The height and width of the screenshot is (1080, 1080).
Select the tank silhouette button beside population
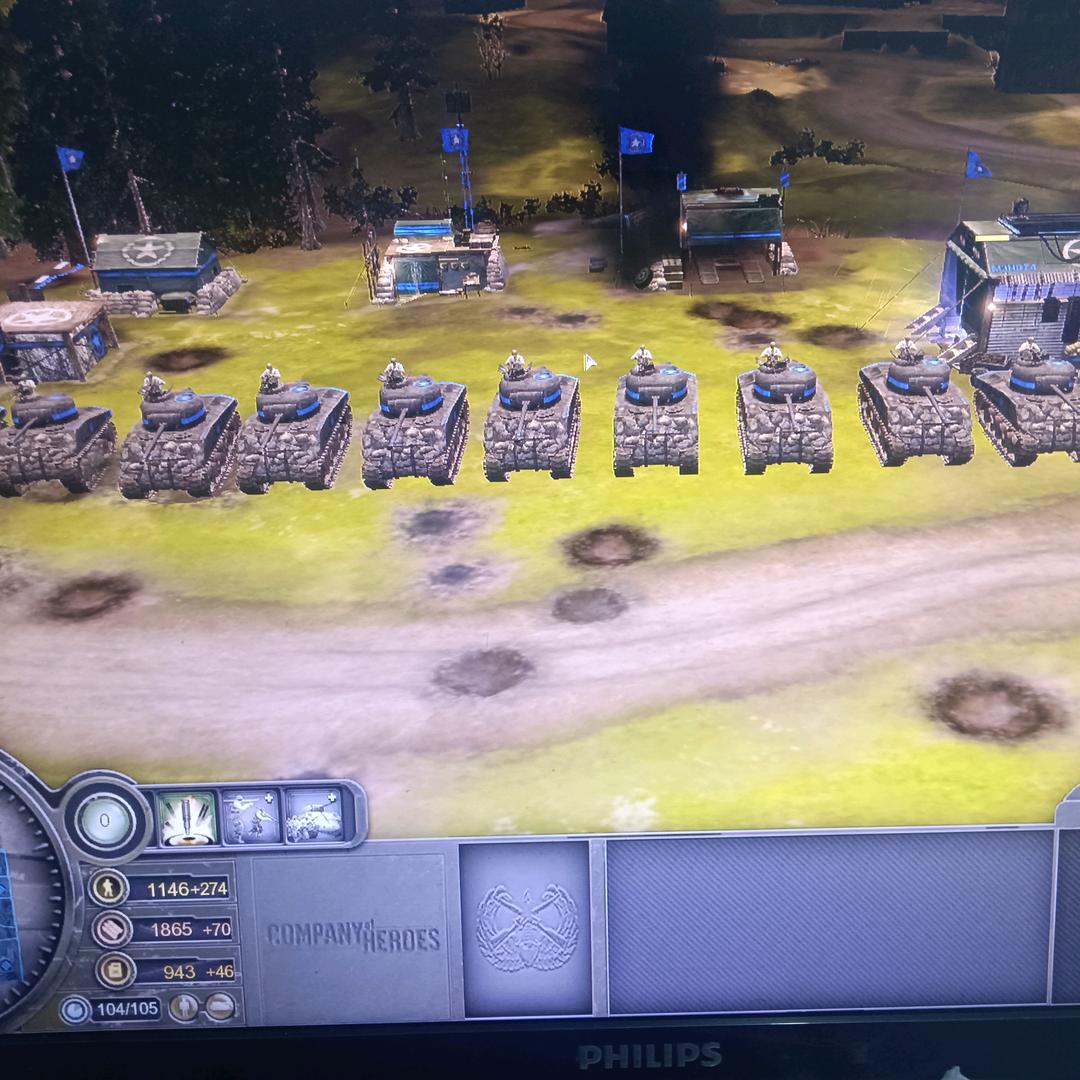tap(220, 1007)
